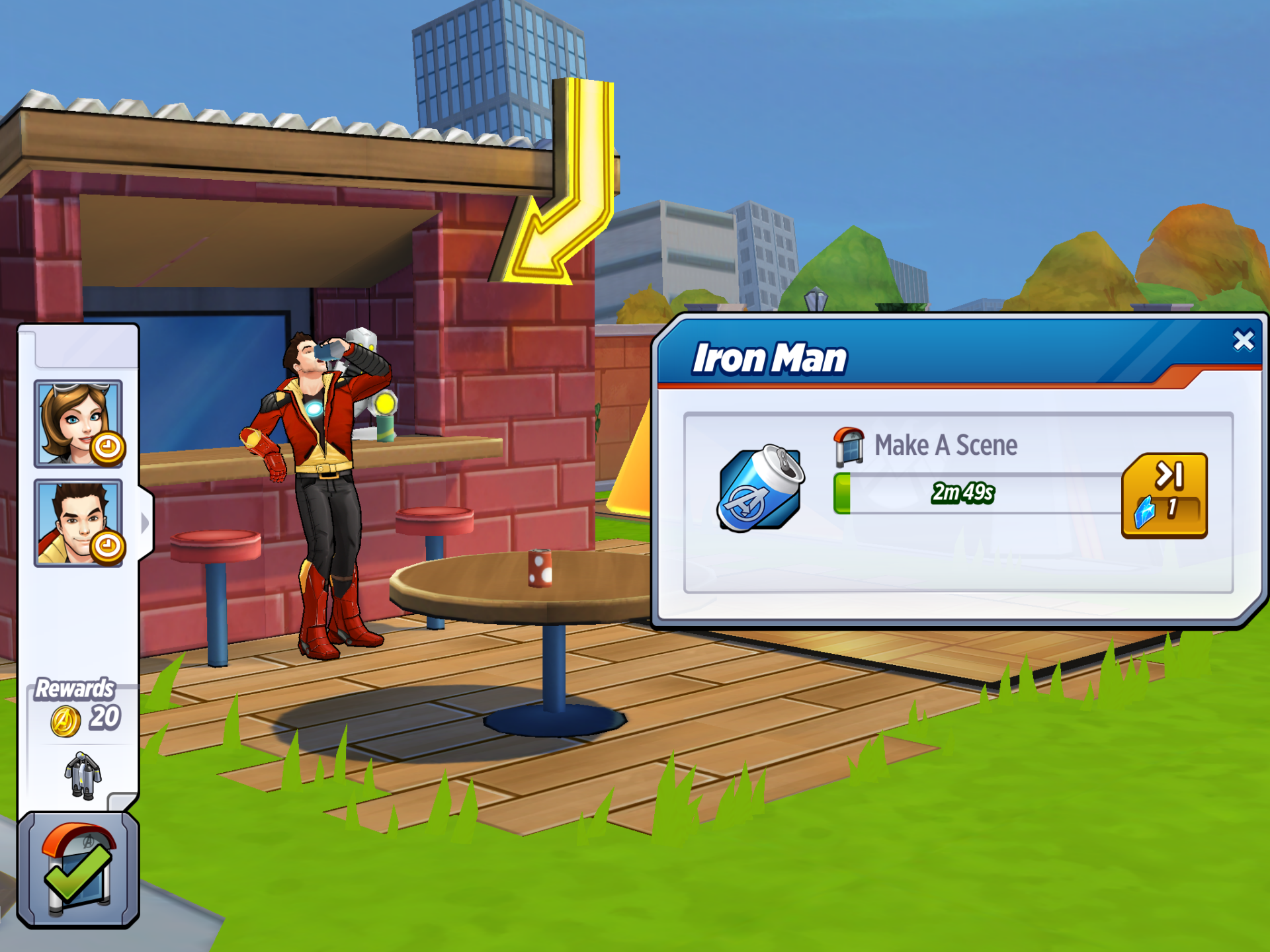
Task: Collapse the side panel arrow tab
Action: pos(146,523)
